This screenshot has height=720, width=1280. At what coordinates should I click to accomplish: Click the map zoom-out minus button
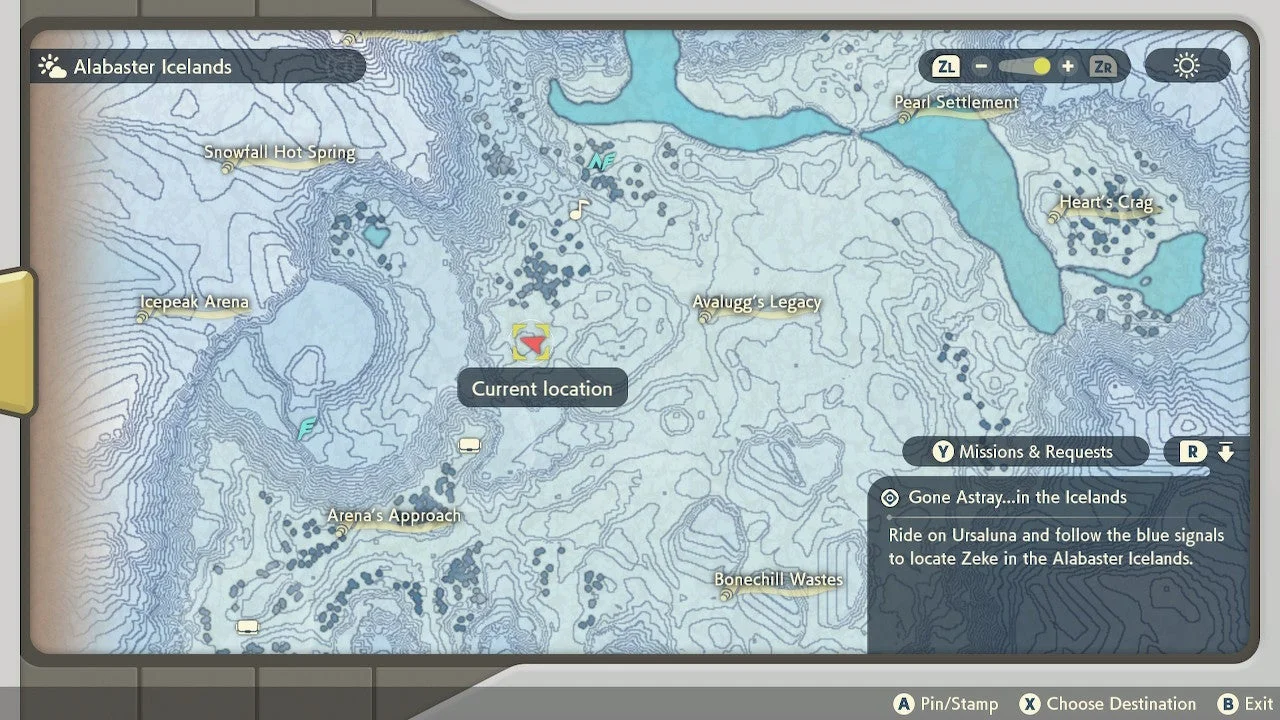(981, 67)
